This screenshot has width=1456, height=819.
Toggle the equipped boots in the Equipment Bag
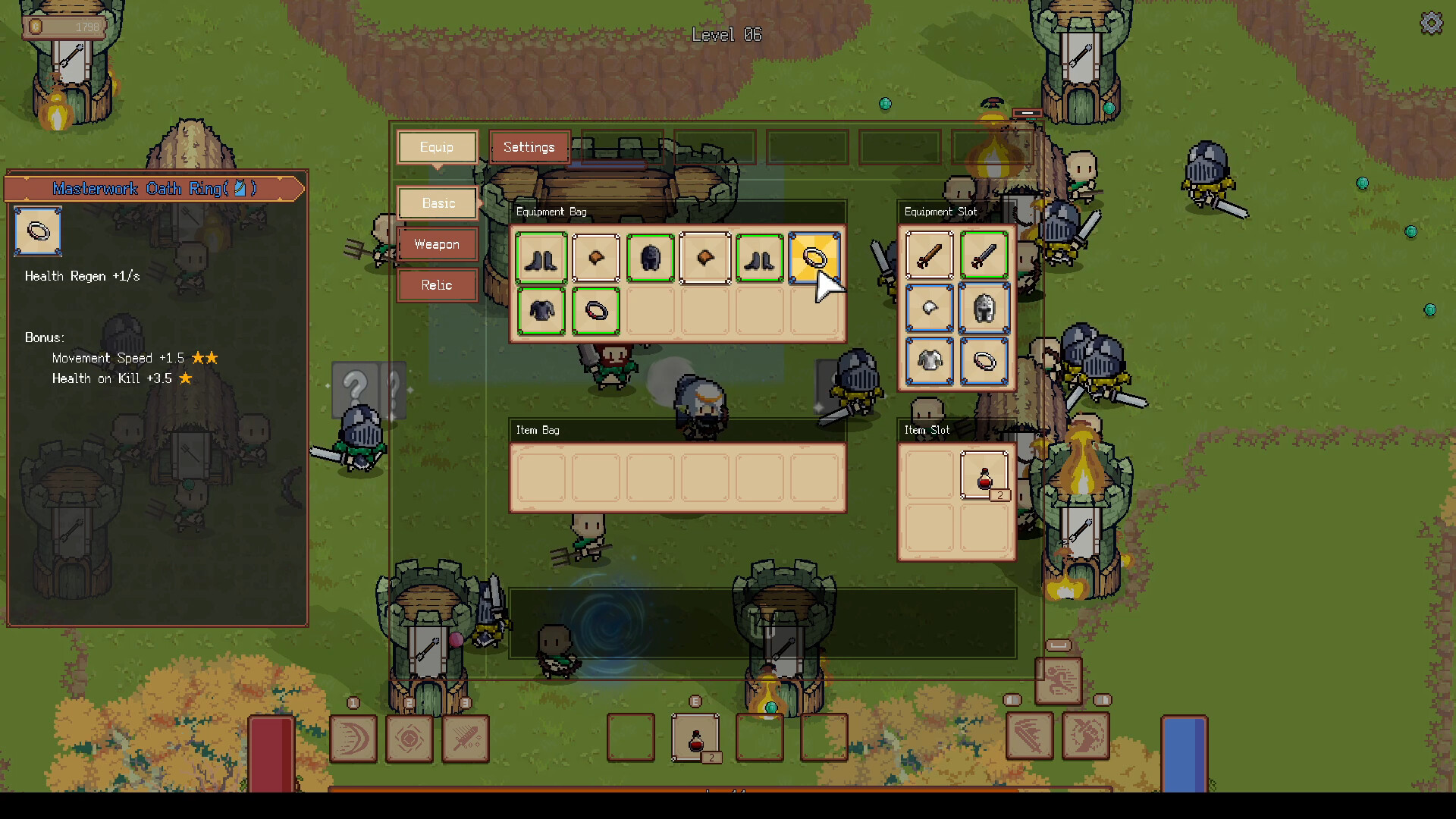[541, 258]
